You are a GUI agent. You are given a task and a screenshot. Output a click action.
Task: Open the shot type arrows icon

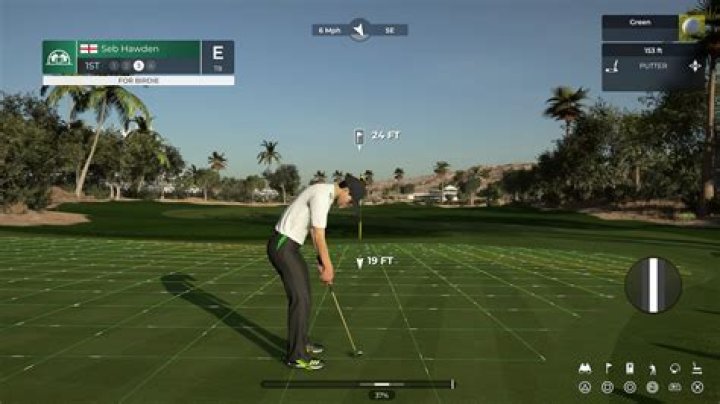695,68
